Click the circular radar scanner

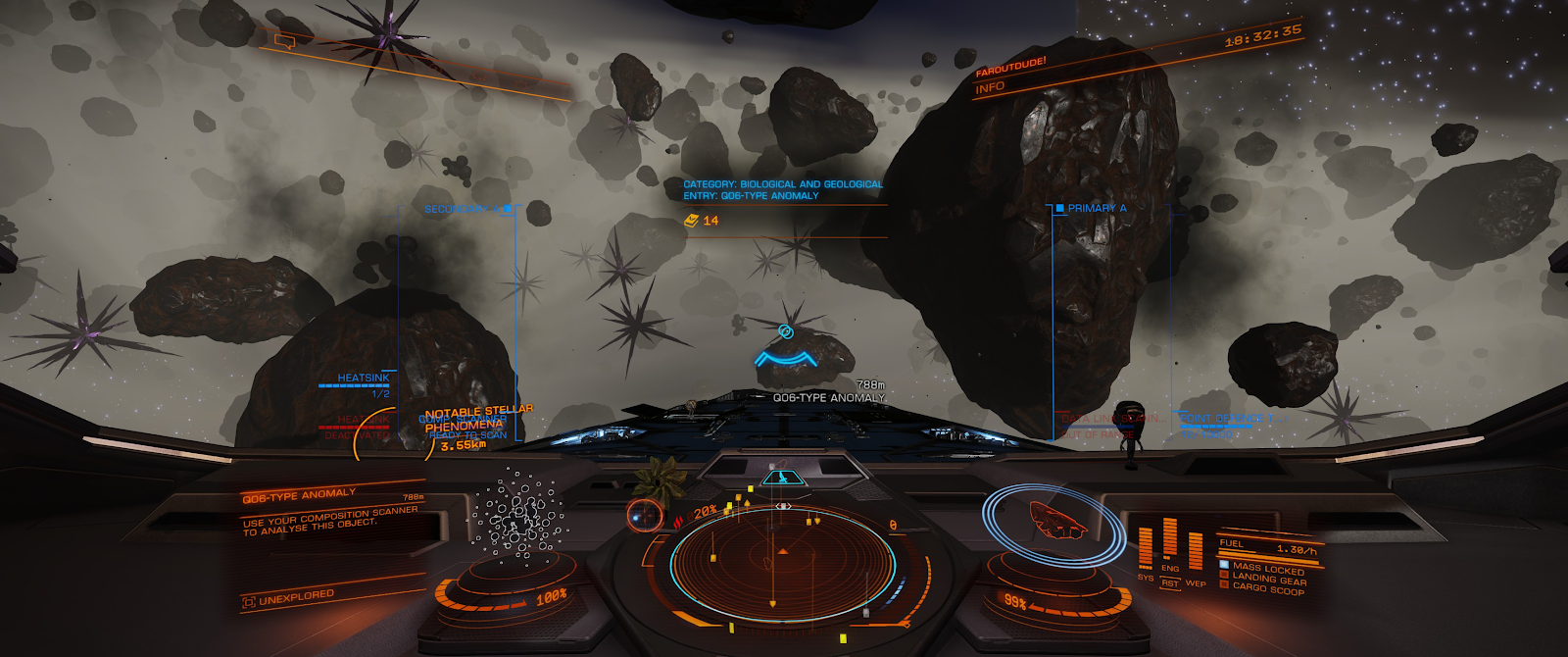[782, 567]
